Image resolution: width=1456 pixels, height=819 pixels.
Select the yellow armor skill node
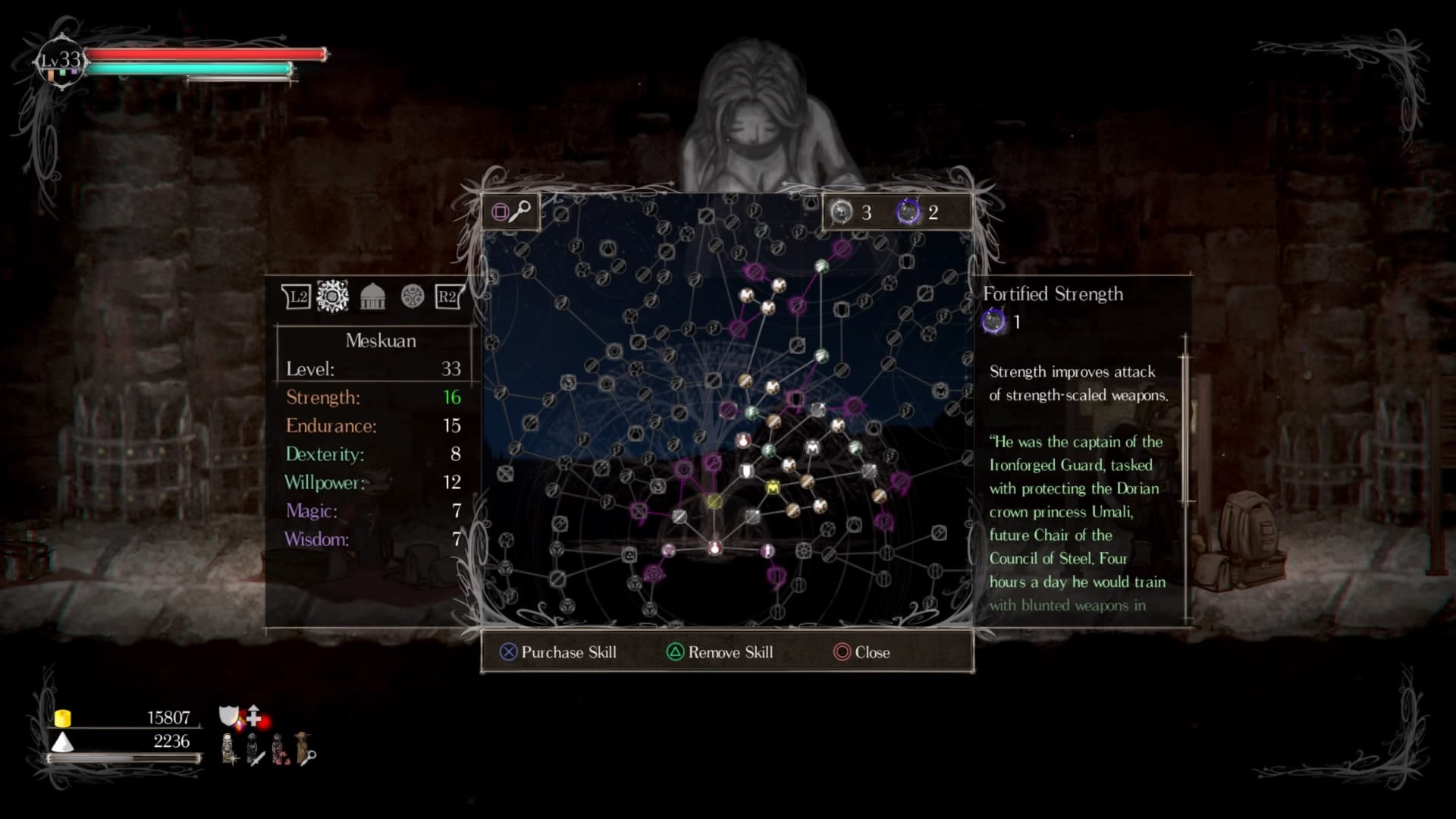pos(773,488)
